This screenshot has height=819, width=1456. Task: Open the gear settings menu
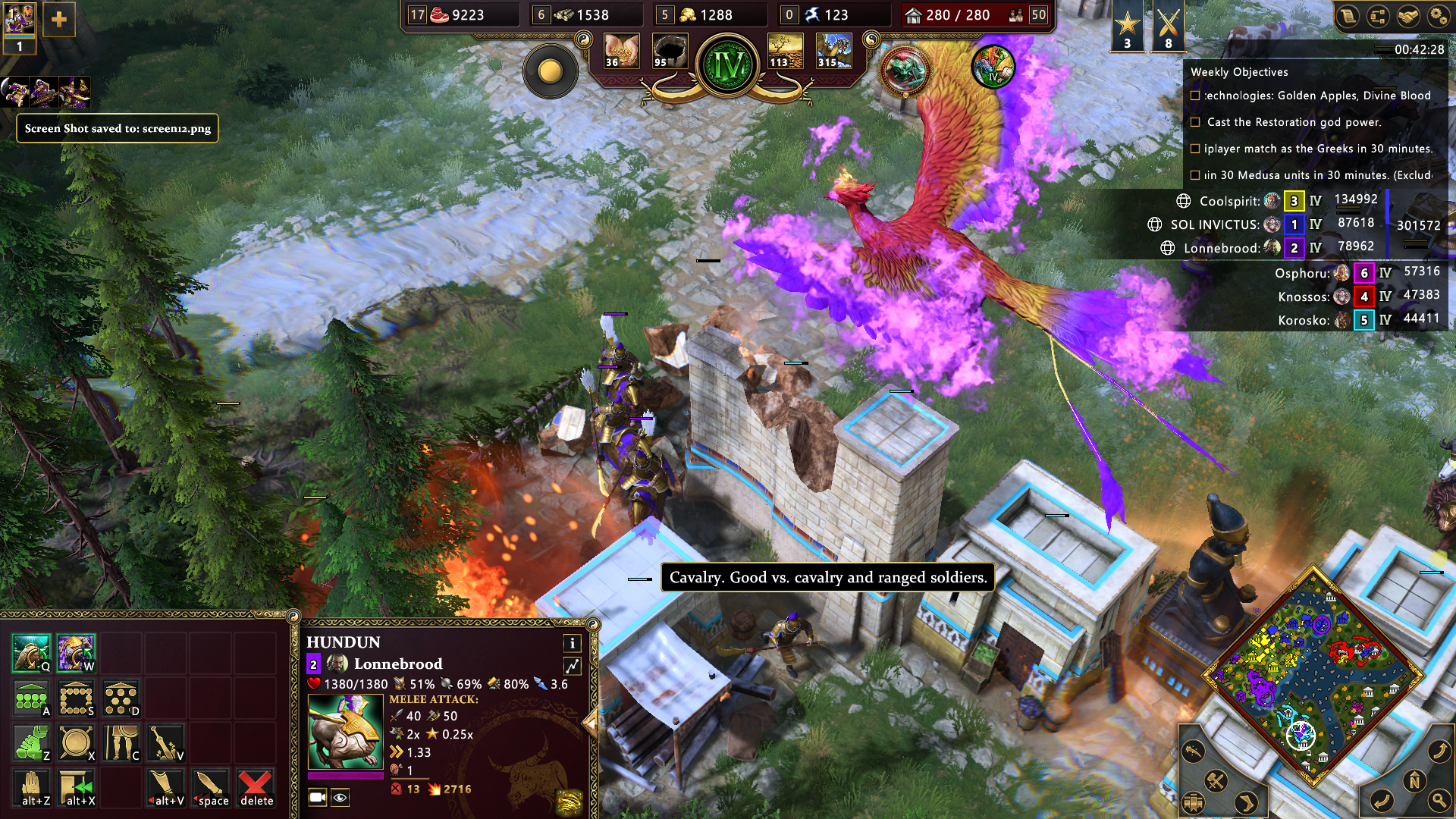tap(1438, 16)
